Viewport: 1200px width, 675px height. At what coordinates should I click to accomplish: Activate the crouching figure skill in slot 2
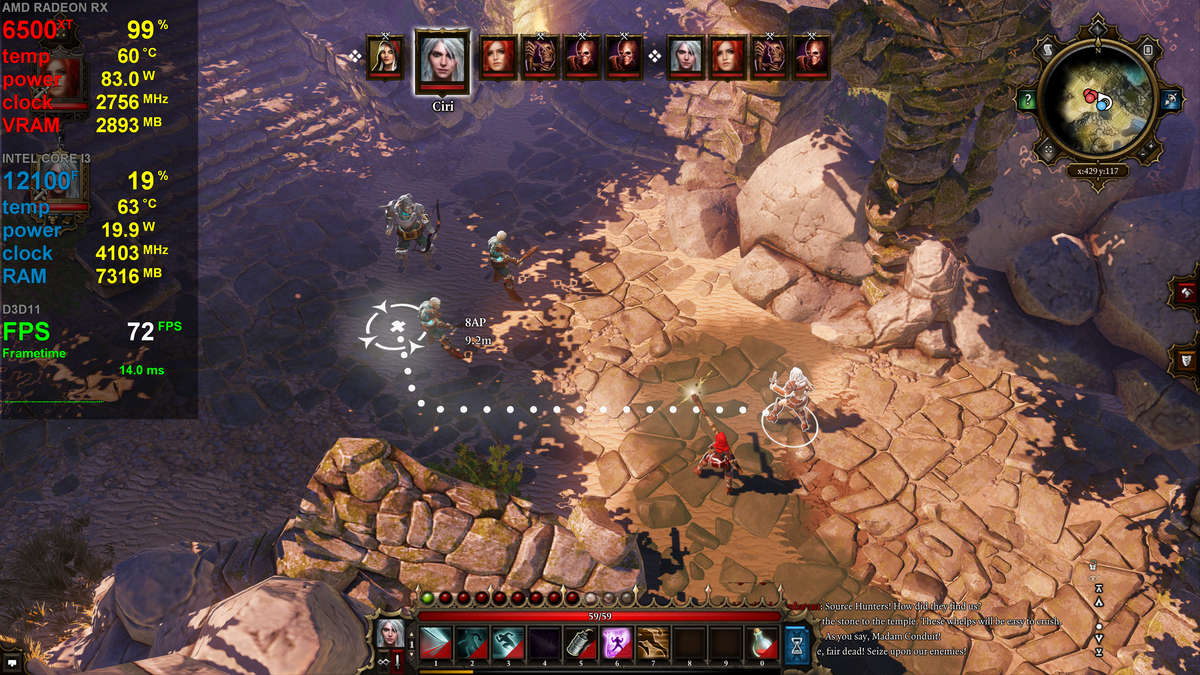pos(471,643)
